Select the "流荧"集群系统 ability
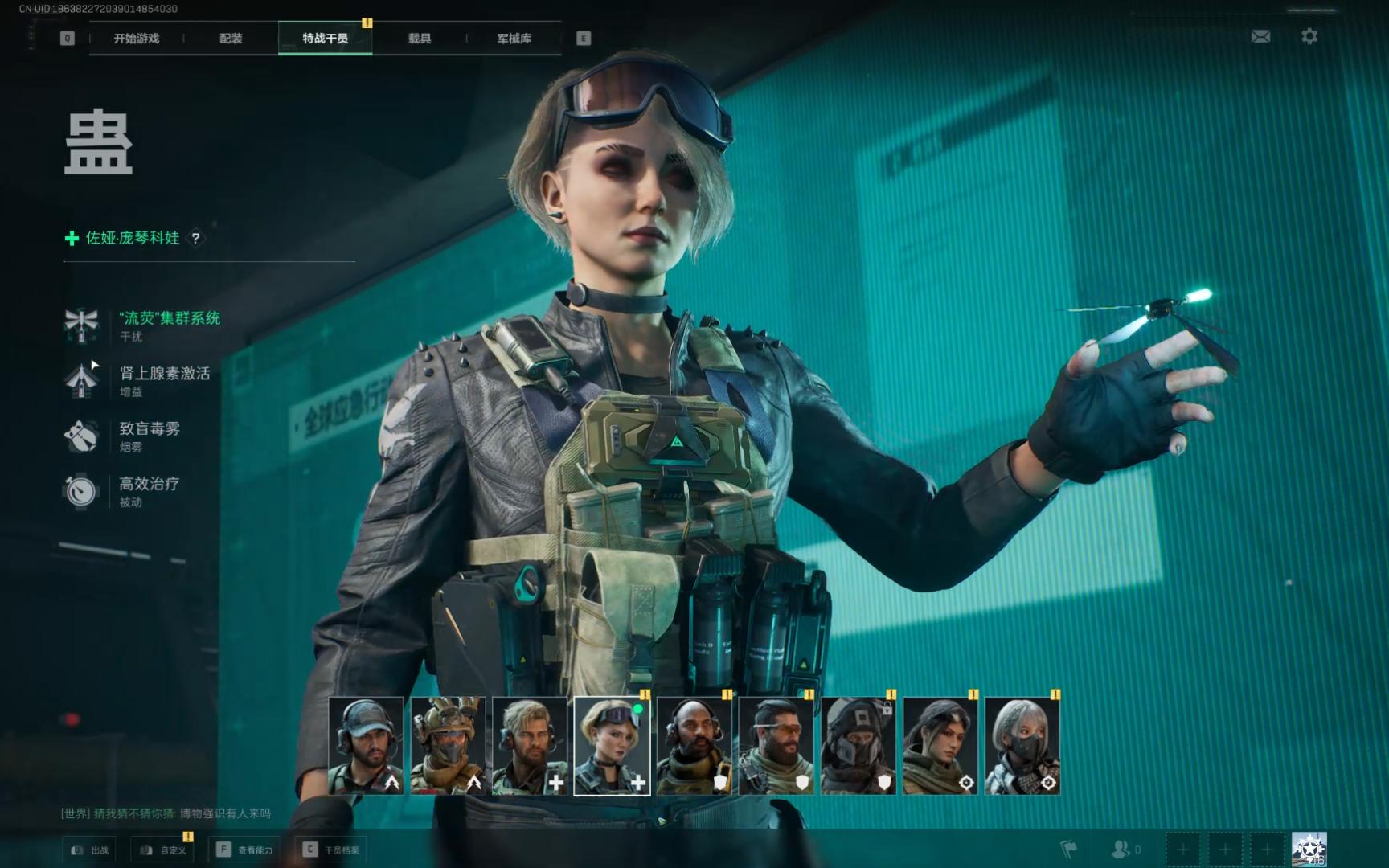Screen dimensions: 1389x868 pos(169,319)
